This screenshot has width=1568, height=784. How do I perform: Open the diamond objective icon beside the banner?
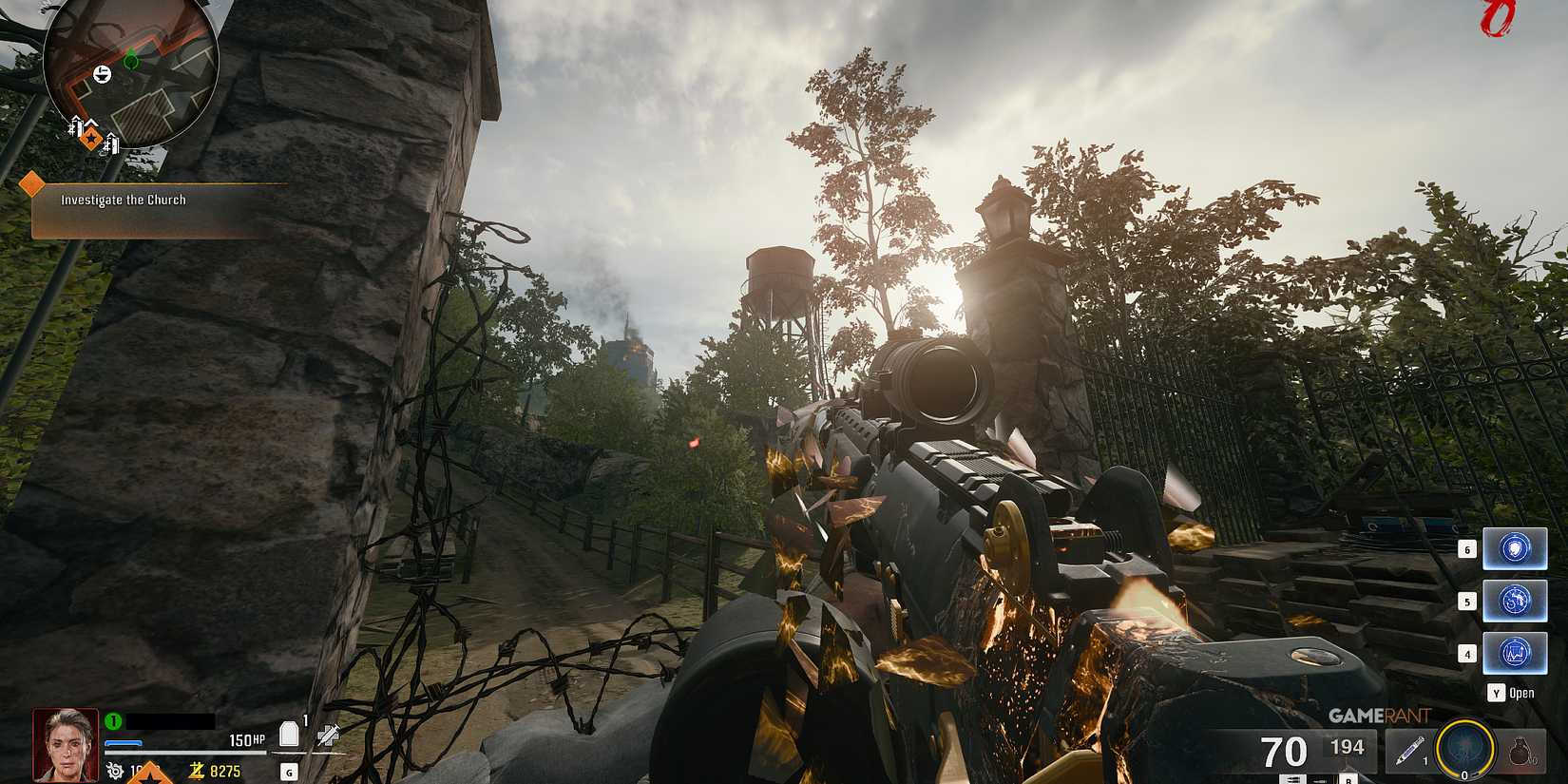click(31, 181)
